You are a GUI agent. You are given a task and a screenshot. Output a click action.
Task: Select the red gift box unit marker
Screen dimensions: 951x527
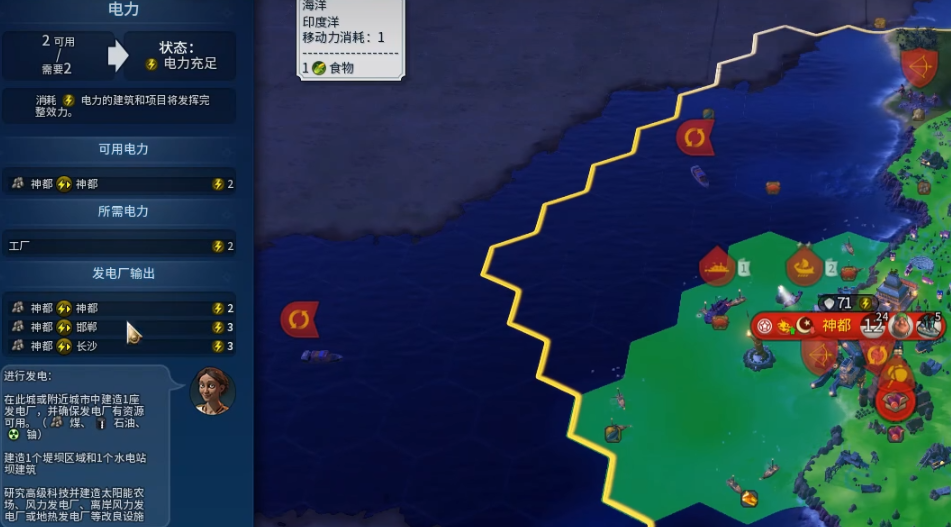click(895, 401)
